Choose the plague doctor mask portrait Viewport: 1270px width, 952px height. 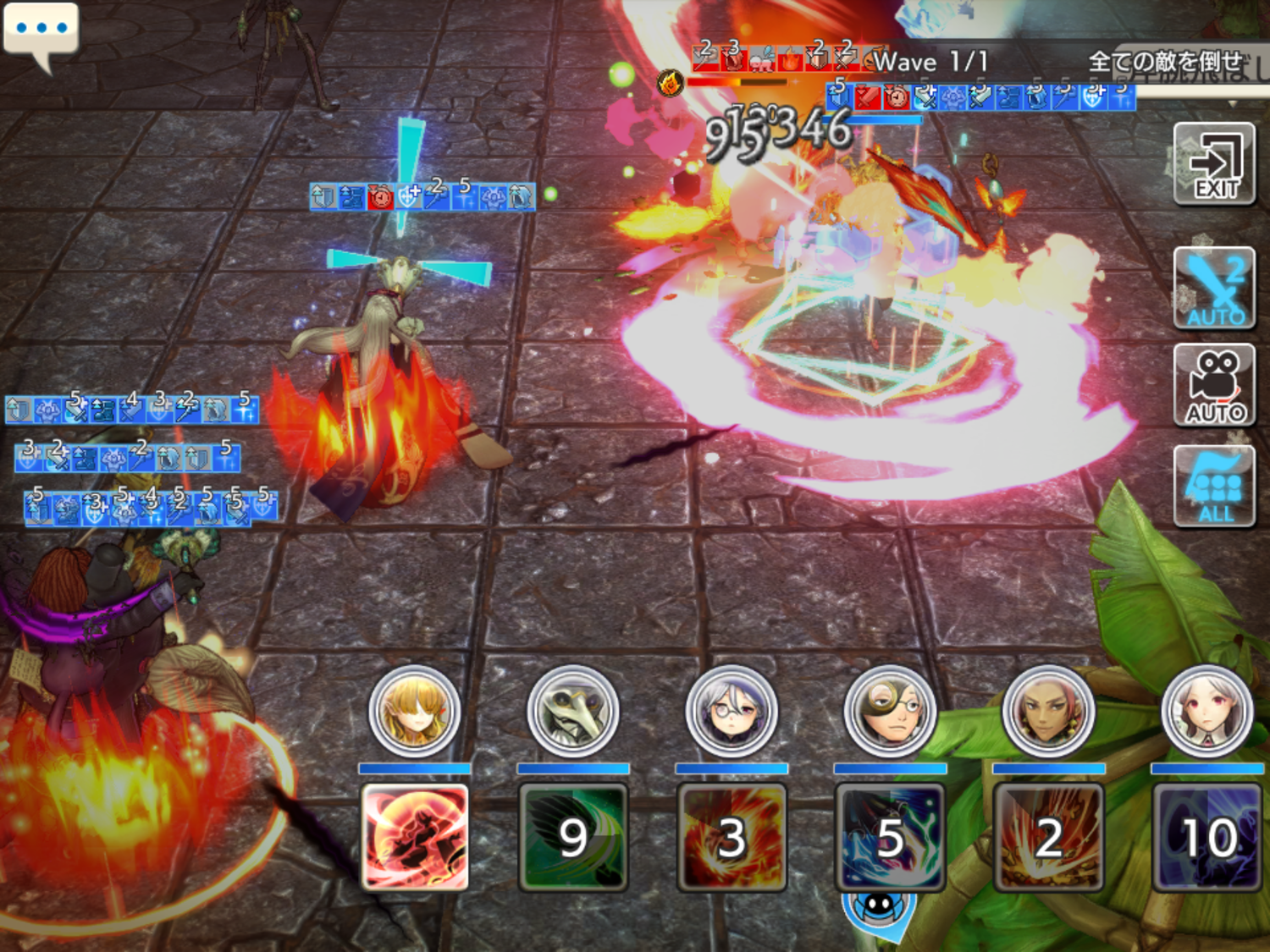[573, 711]
